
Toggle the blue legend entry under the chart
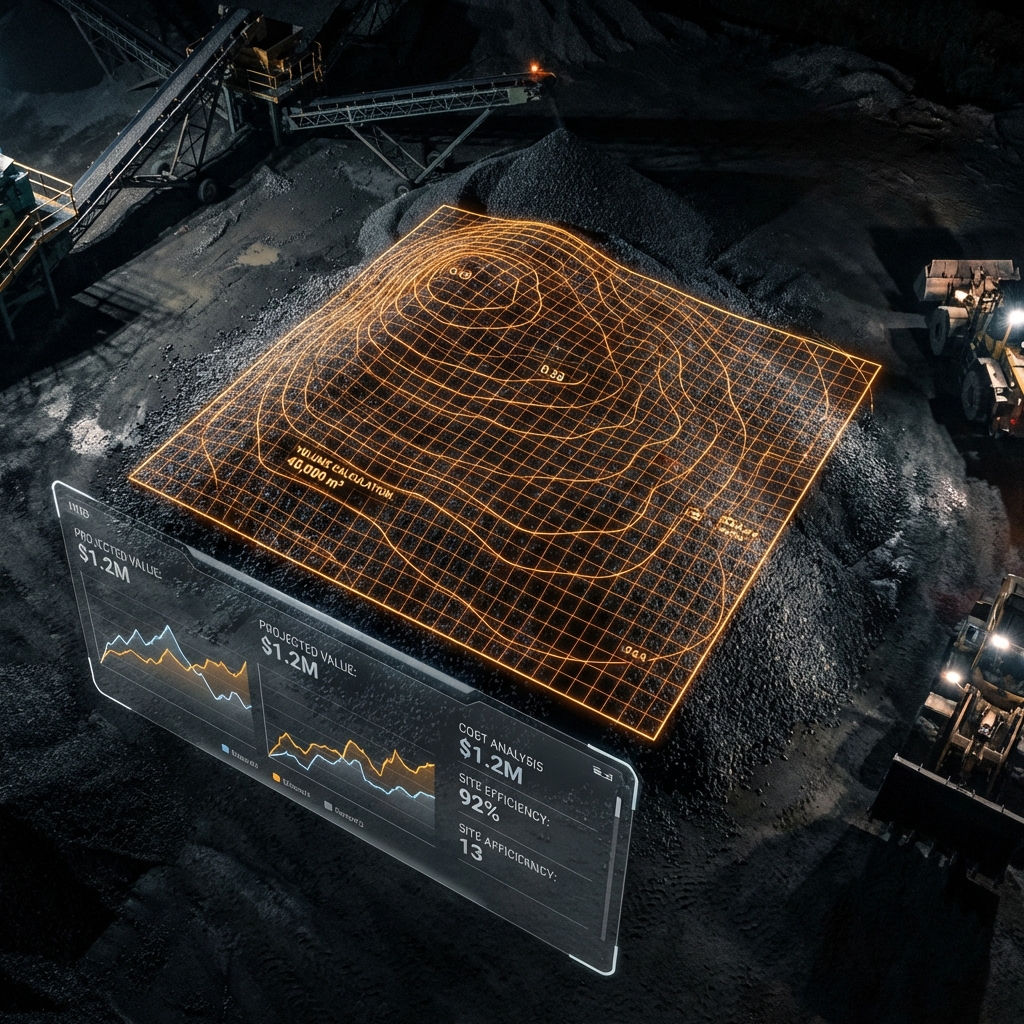click(x=226, y=747)
